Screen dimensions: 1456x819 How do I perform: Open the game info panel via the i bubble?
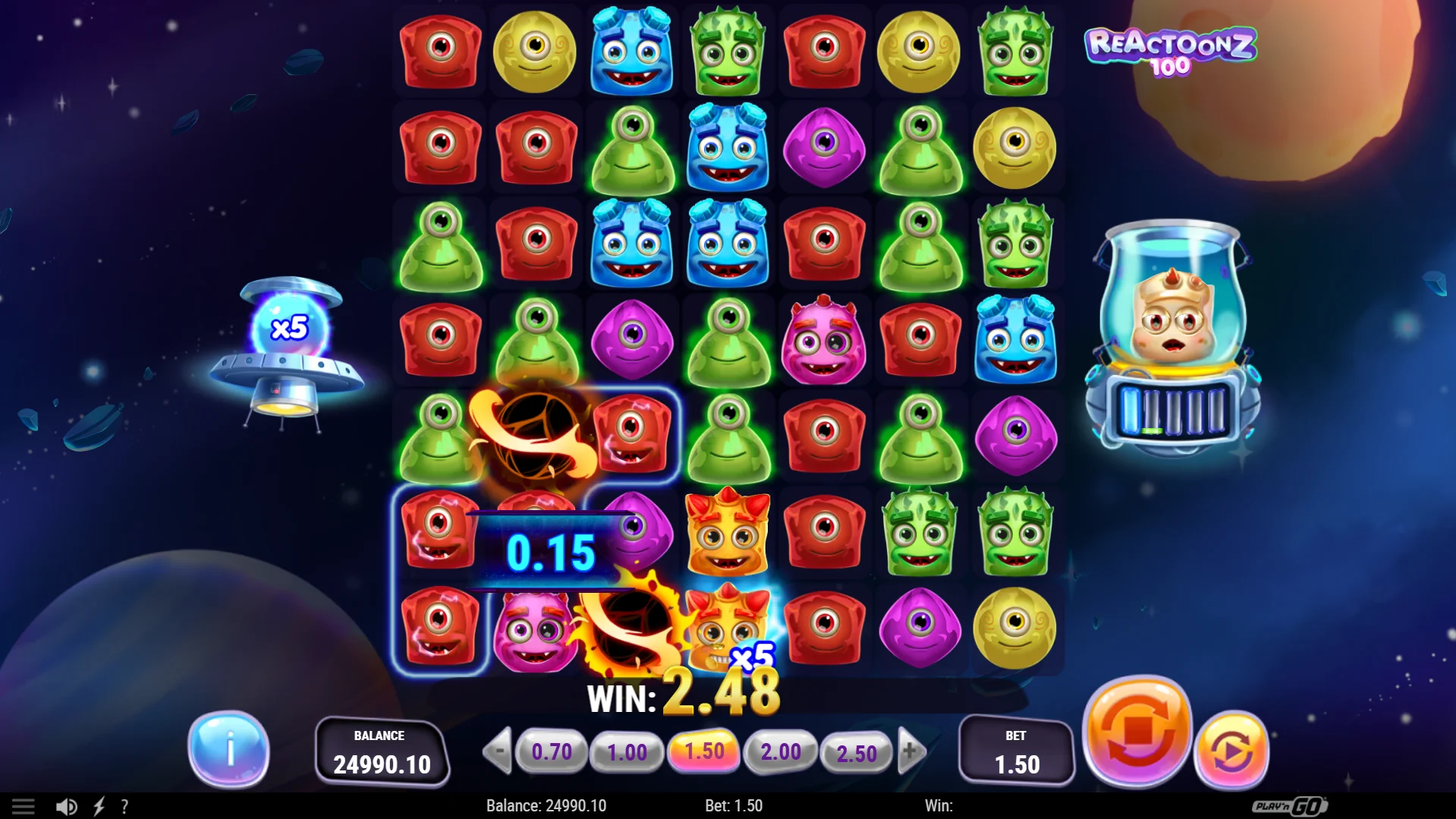(x=230, y=748)
